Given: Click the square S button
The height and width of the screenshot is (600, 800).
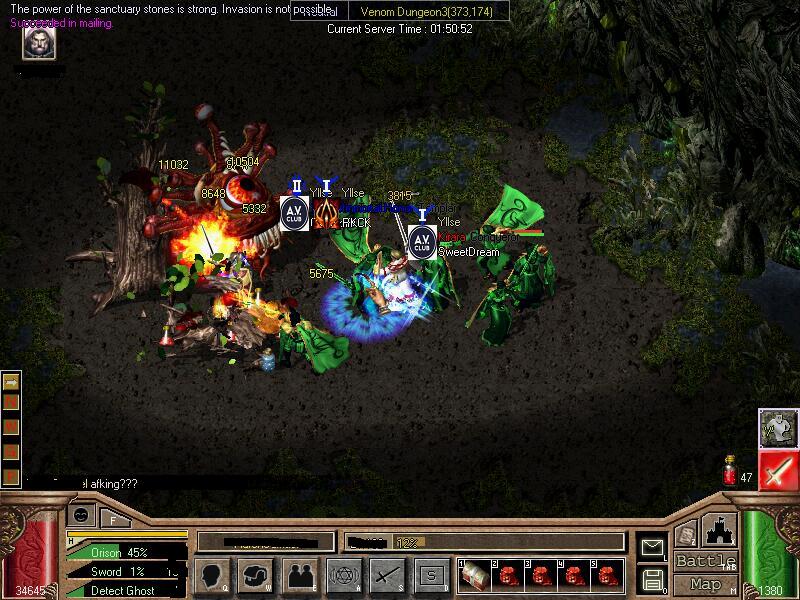Looking at the screenshot, I should point(430,574).
